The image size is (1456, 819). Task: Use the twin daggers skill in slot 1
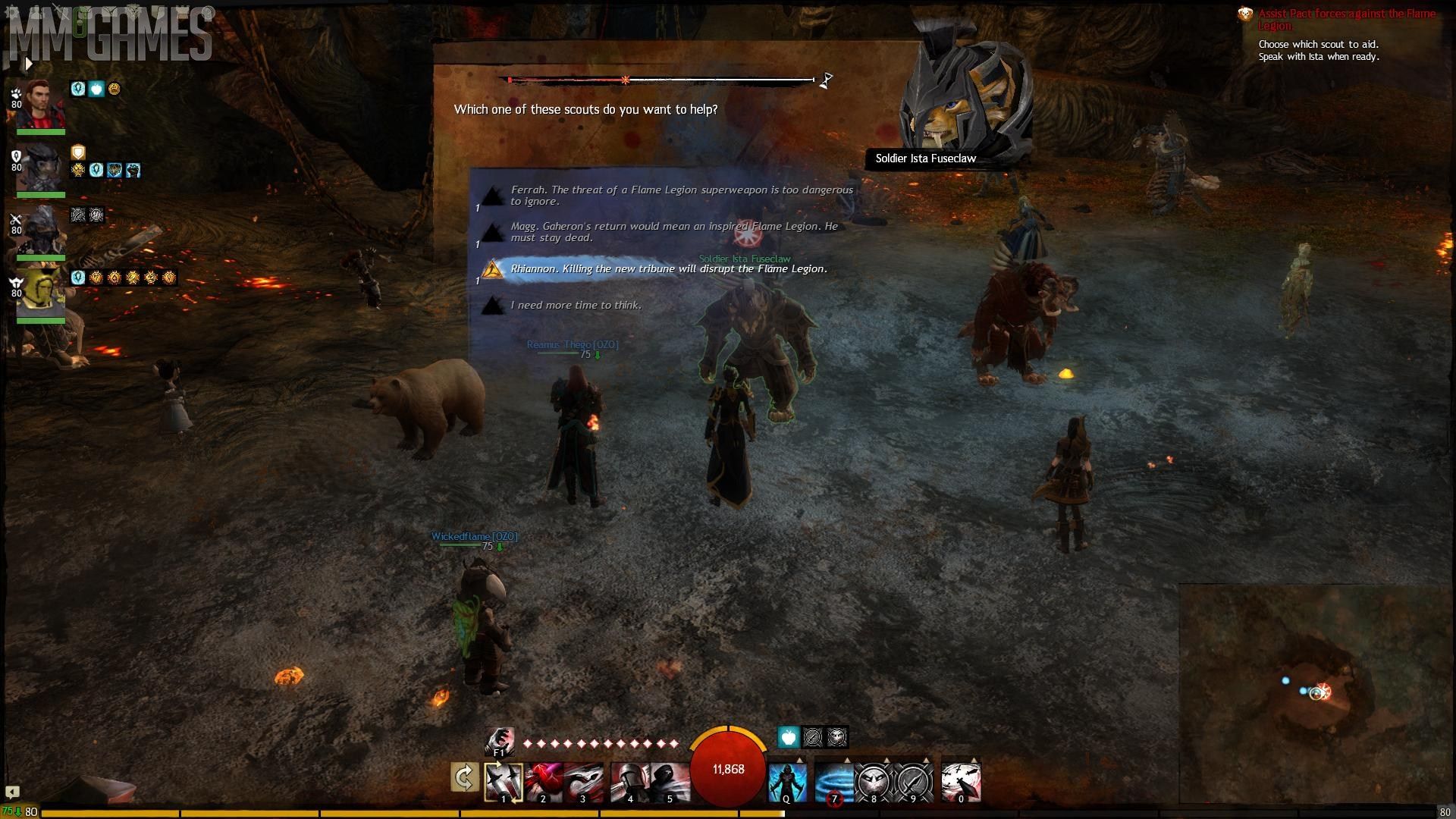tap(504, 782)
